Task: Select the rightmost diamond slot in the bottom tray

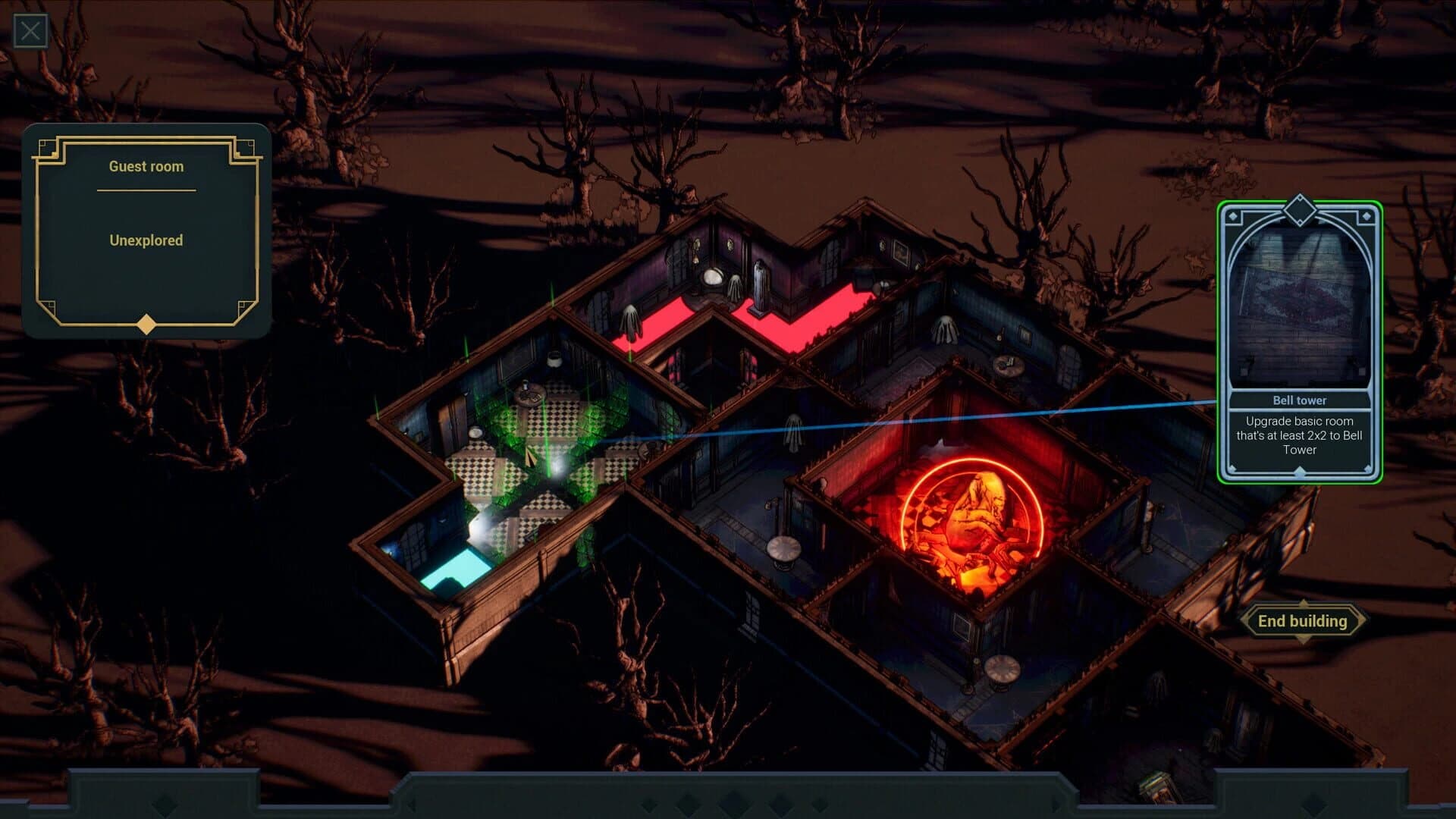Action: pyautogui.click(x=819, y=802)
